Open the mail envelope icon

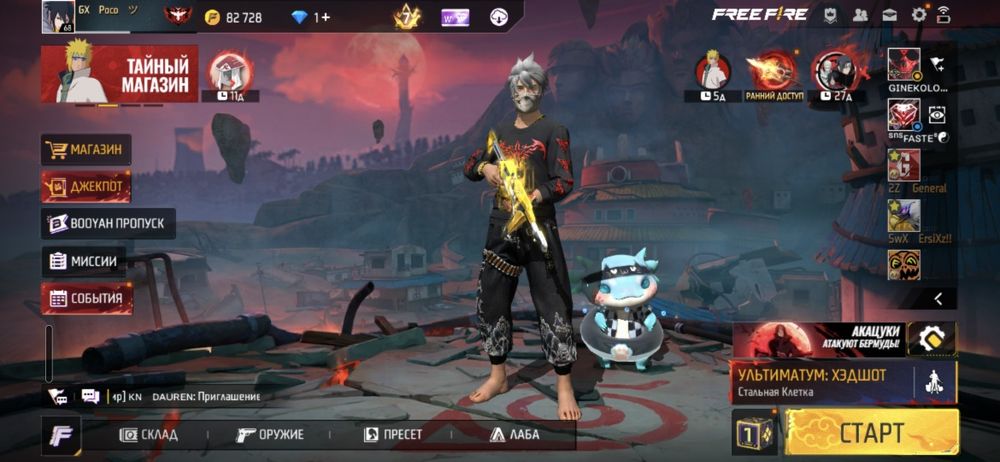[x=889, y=15]
